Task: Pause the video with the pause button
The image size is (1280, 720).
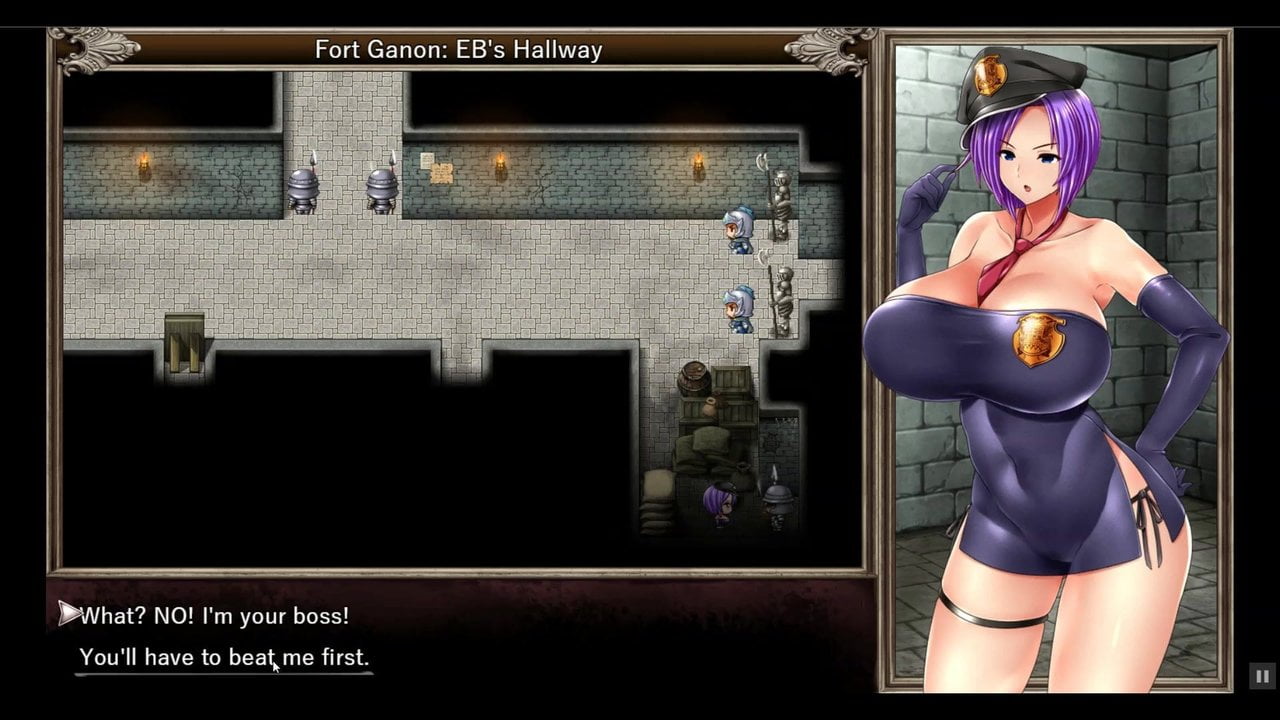Action: click(x=1261, y=677)
